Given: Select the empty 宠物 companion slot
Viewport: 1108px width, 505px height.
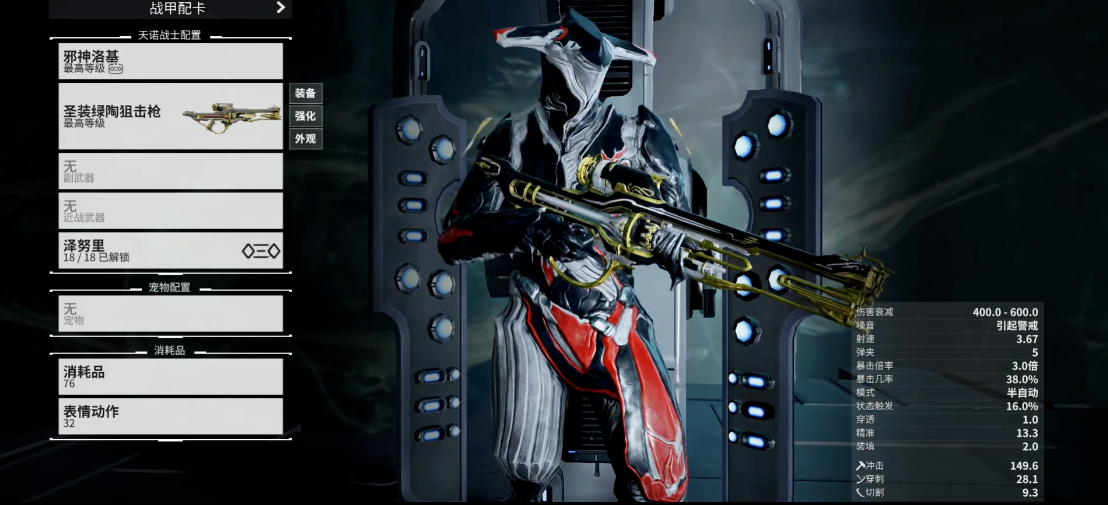Looking at the screenshot, I should 170,314.
